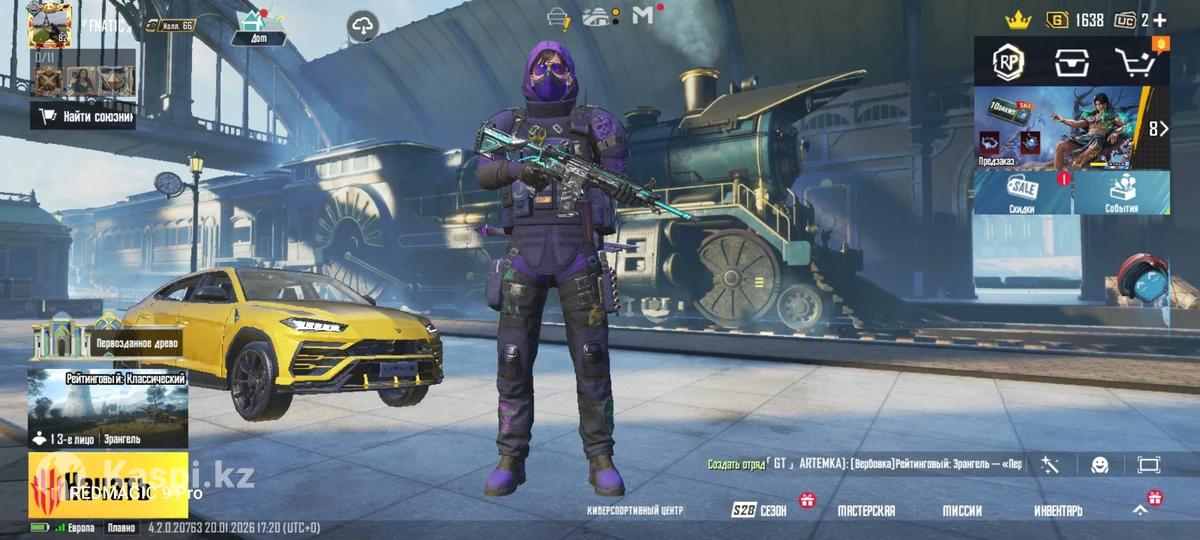
Task: Open the Первозданное древо mode banner
Action: 107,341
